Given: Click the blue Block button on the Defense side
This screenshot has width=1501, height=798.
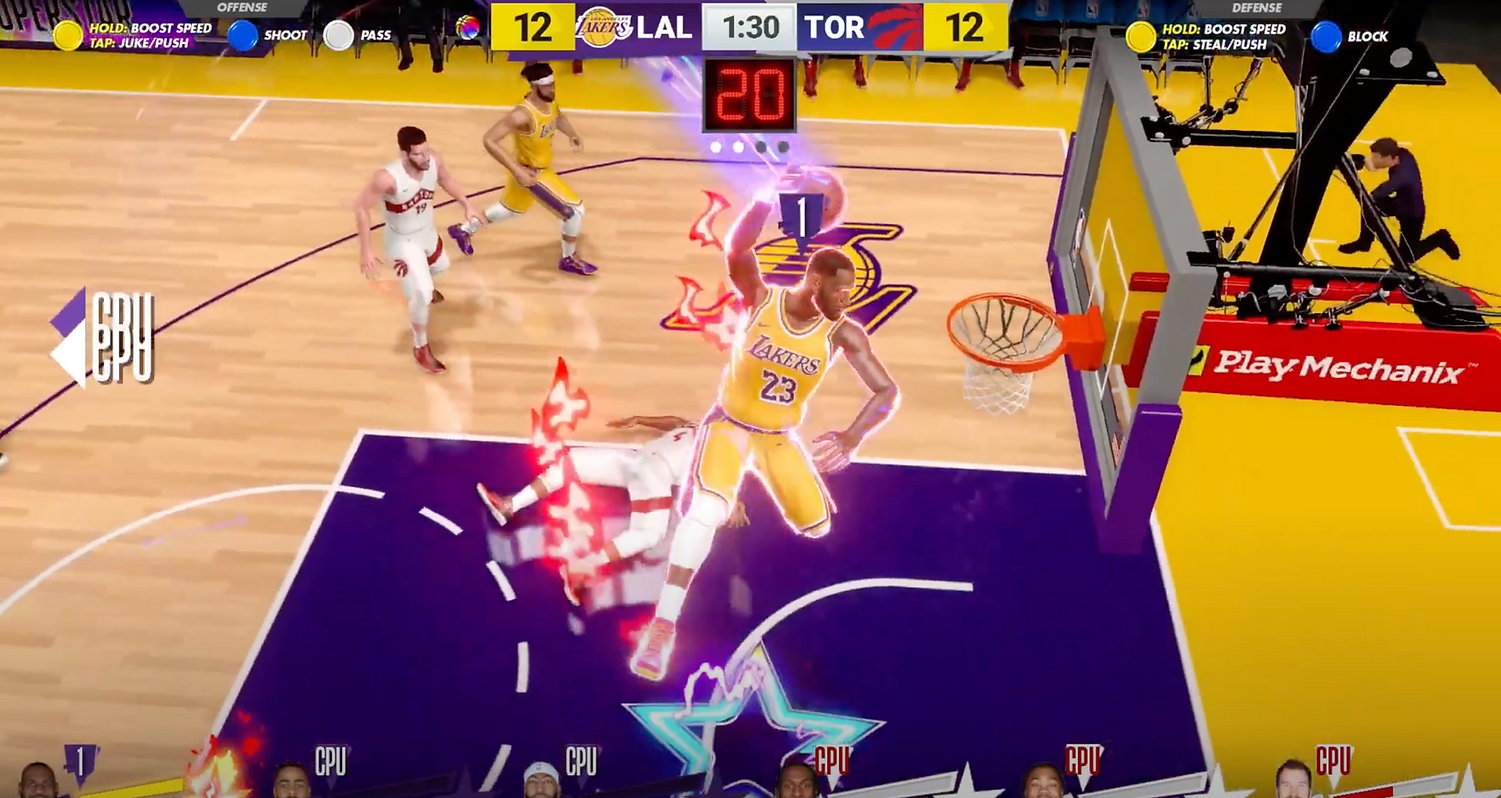Looking at the screenshot, I should click(1326, 37).
